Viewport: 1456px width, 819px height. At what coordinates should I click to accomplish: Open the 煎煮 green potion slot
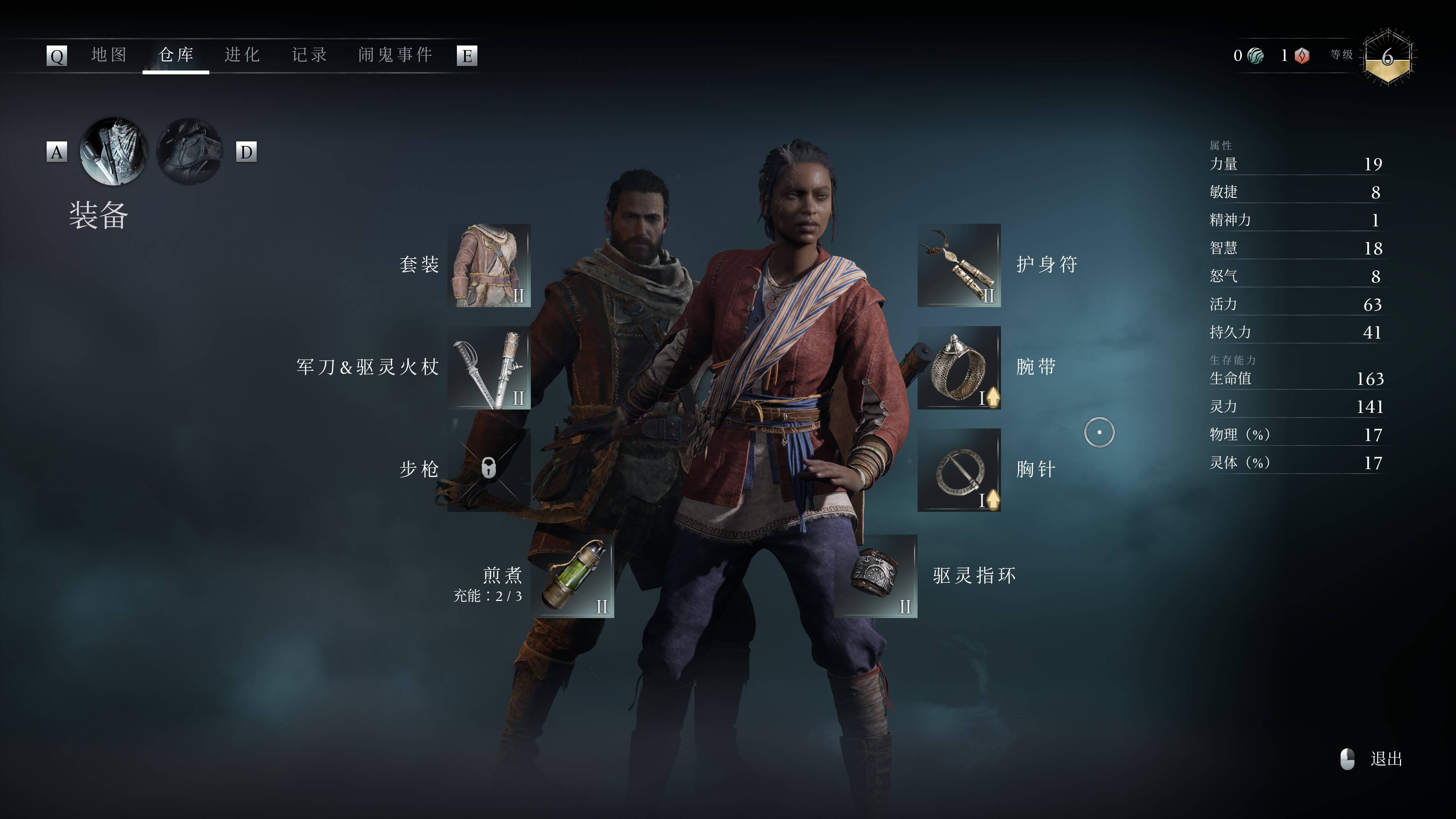[572, 576]
